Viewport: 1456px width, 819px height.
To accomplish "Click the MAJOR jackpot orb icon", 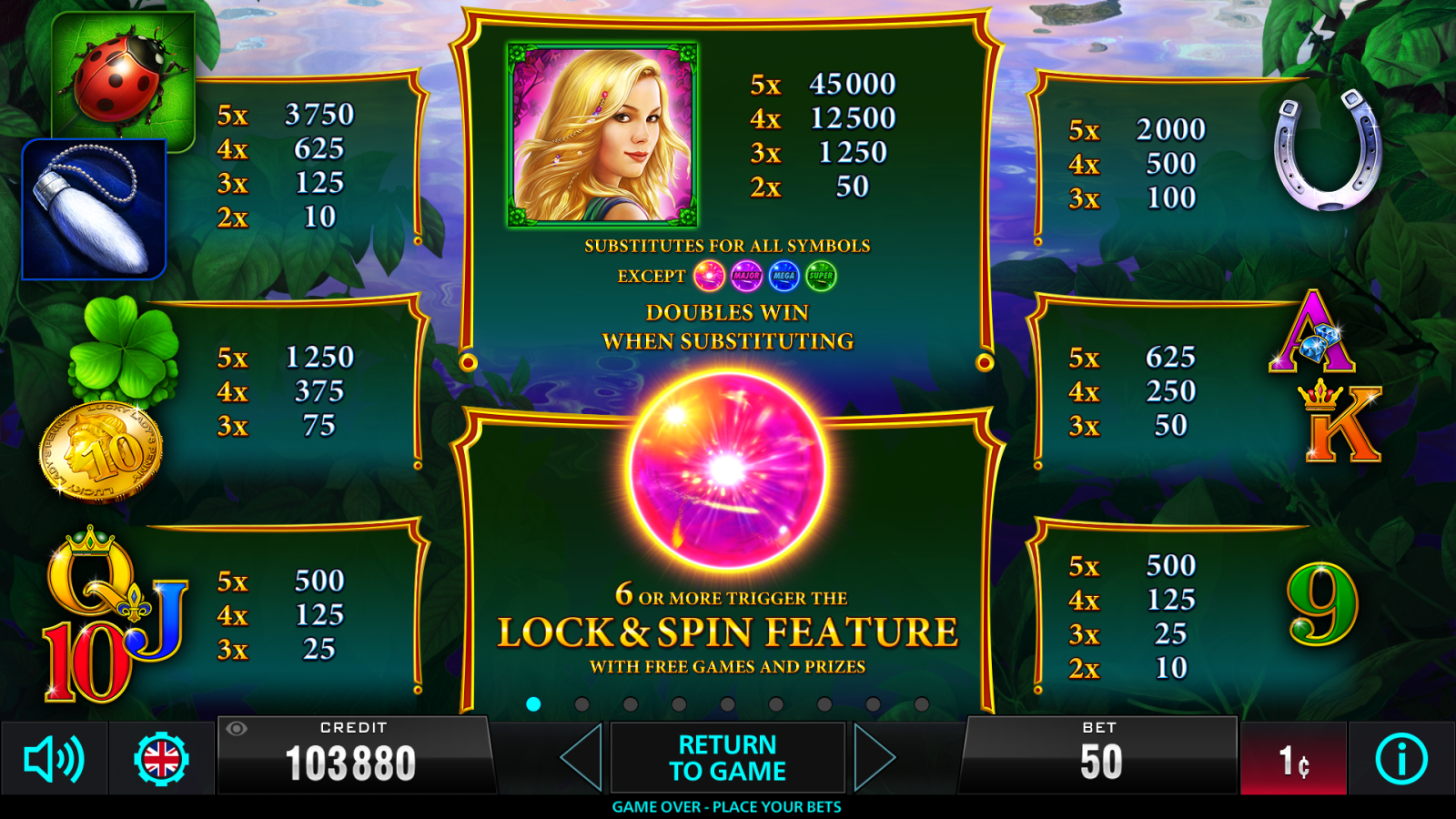I will (746, 276).
